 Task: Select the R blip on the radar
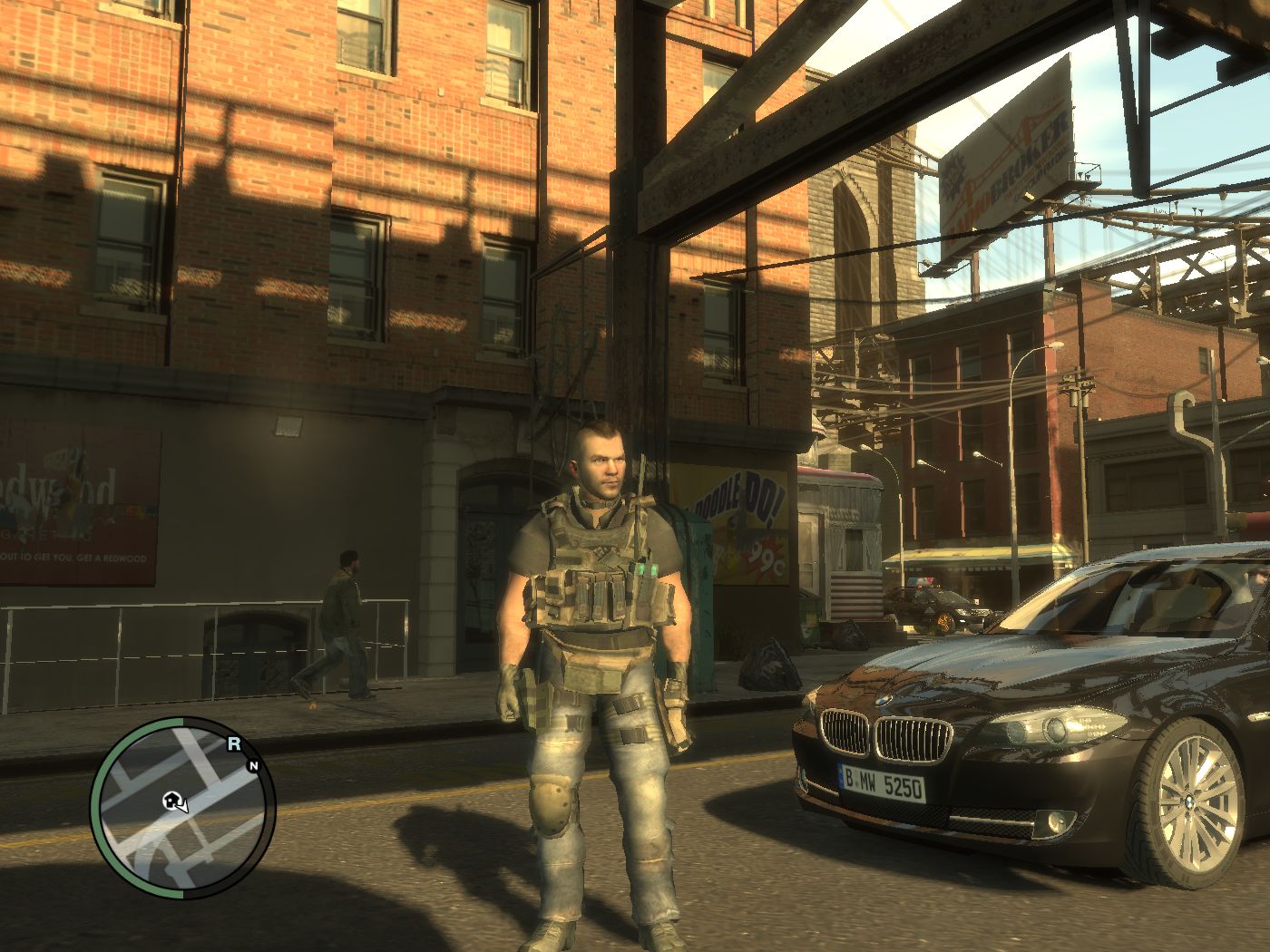tap(233, 744)
